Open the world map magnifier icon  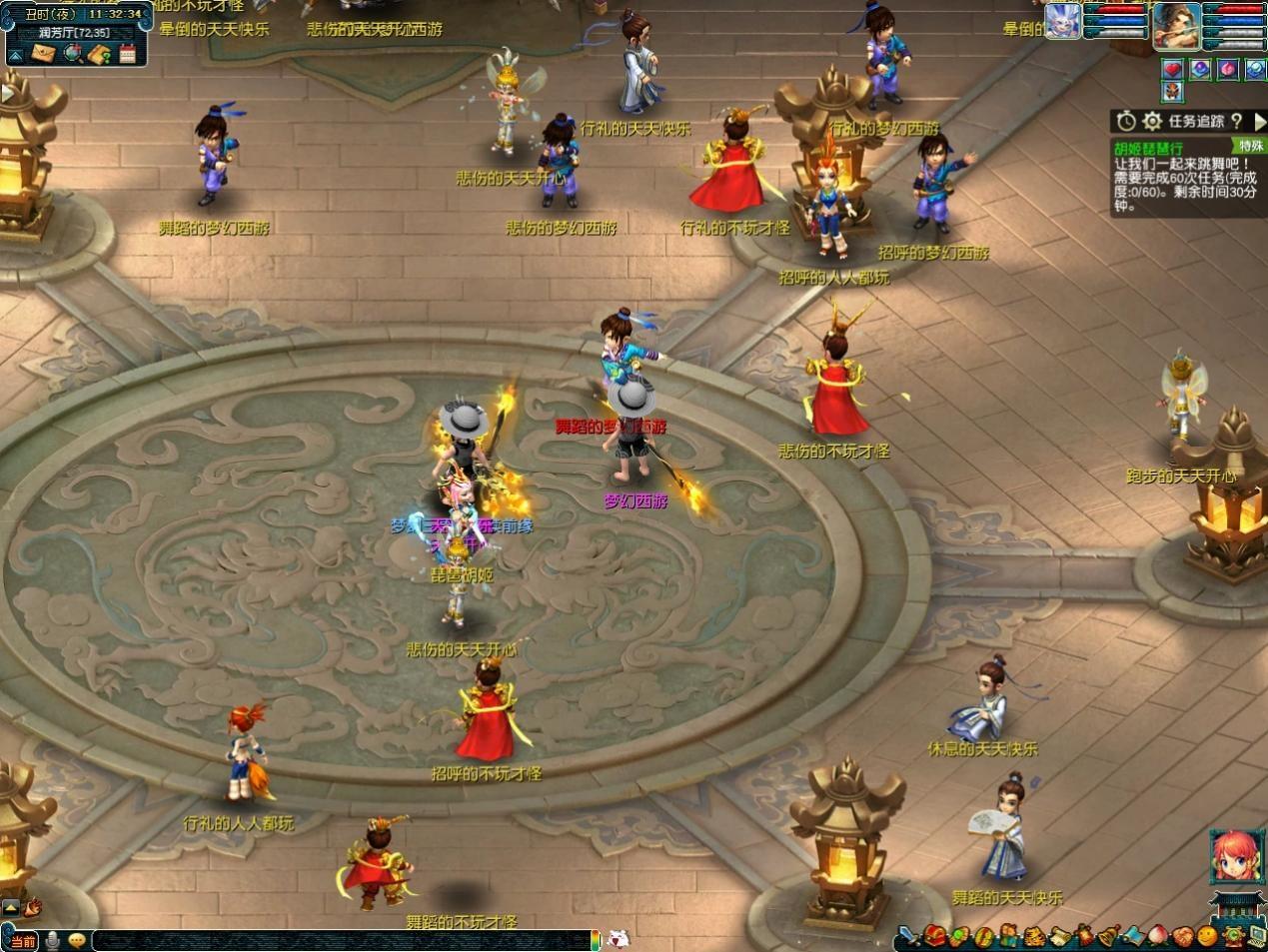click(x=72, y=54)
